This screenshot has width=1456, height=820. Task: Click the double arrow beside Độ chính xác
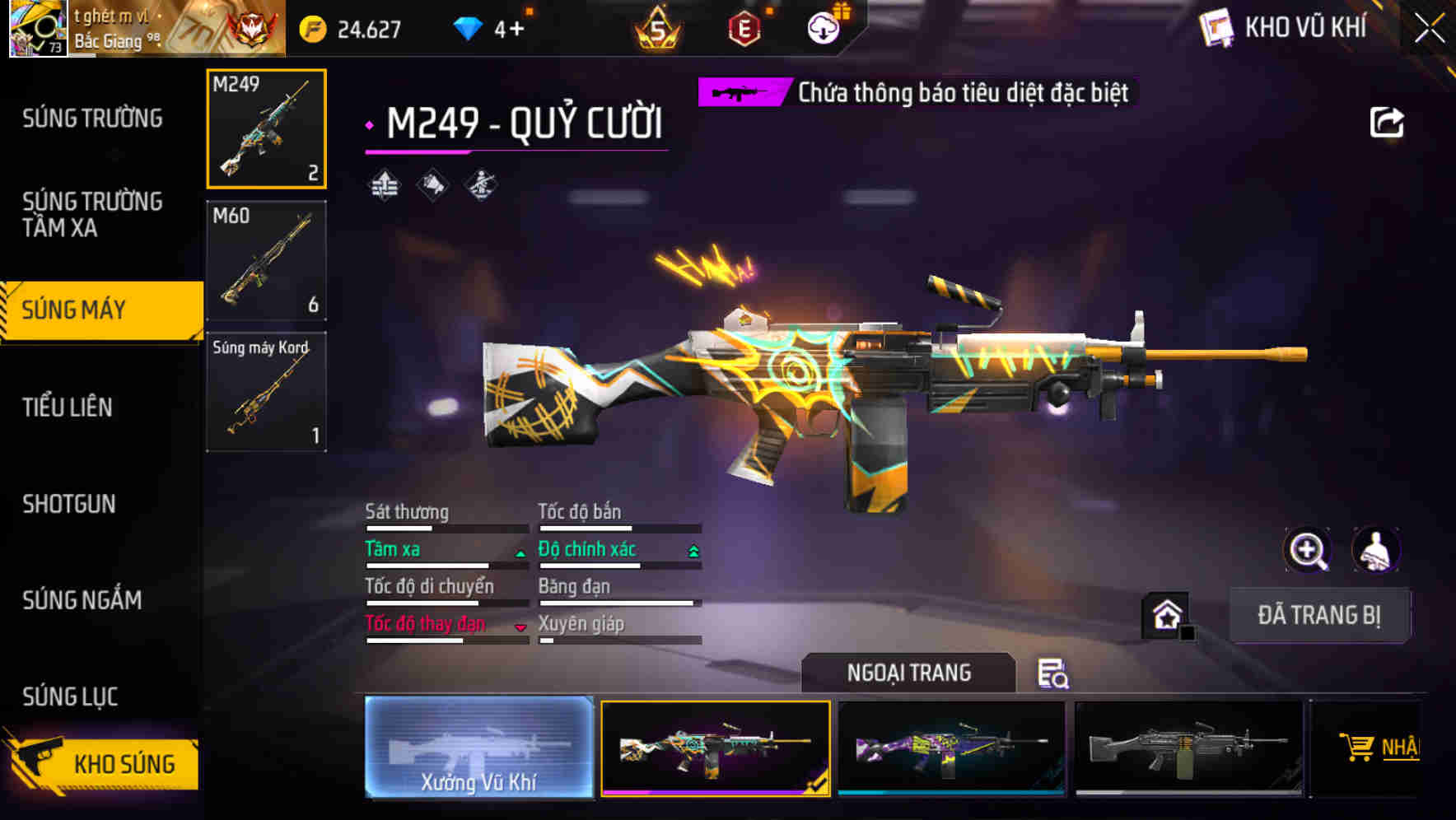[693, 548]
